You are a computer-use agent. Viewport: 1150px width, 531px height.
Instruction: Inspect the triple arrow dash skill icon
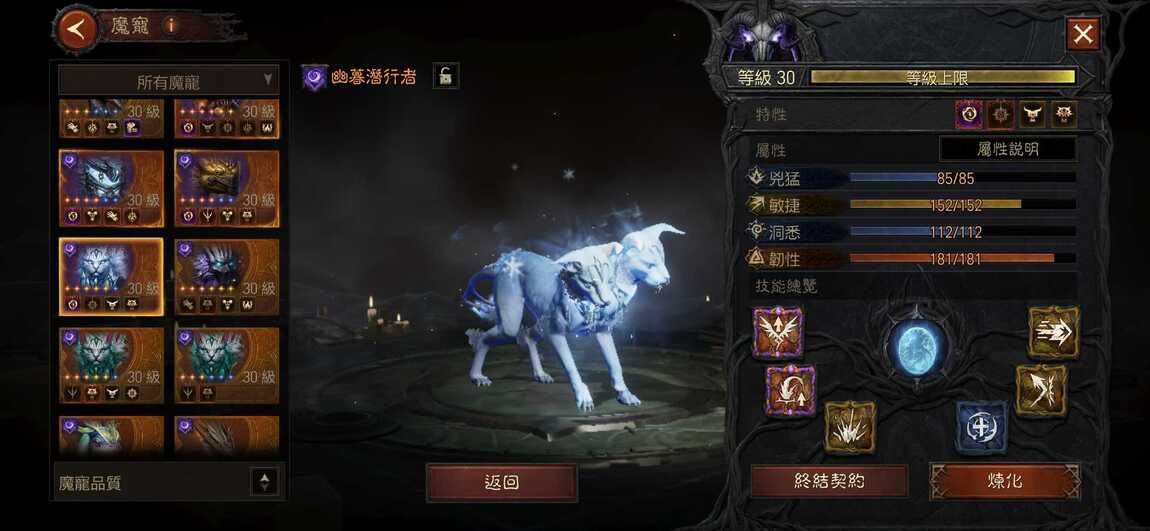coord(1053,332)
